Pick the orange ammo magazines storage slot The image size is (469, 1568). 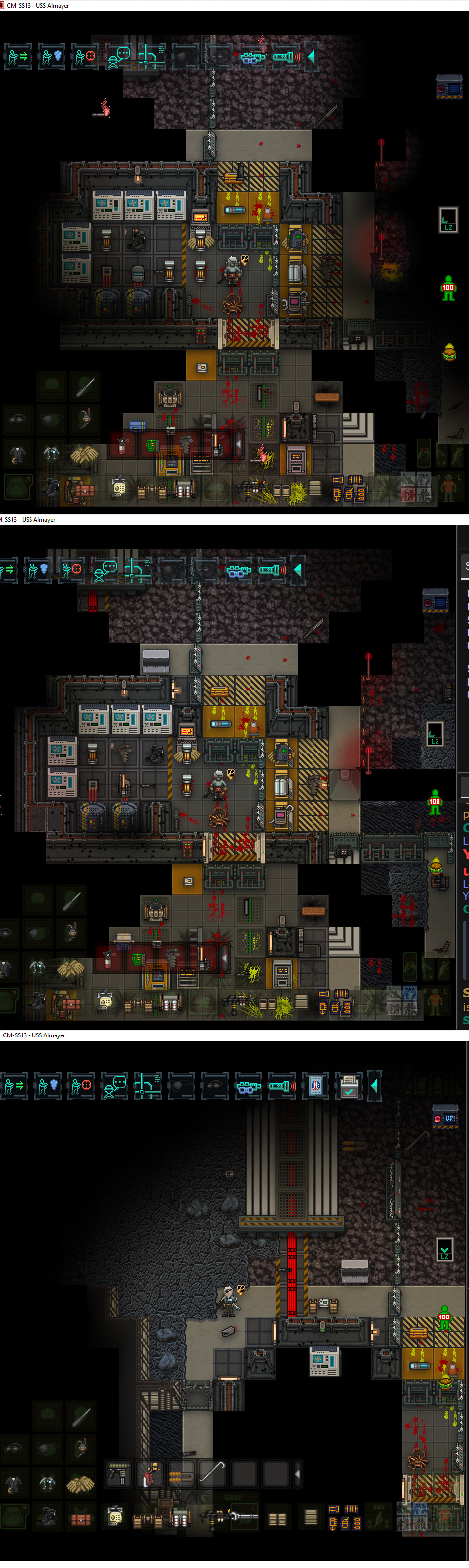coord(181,1474)
